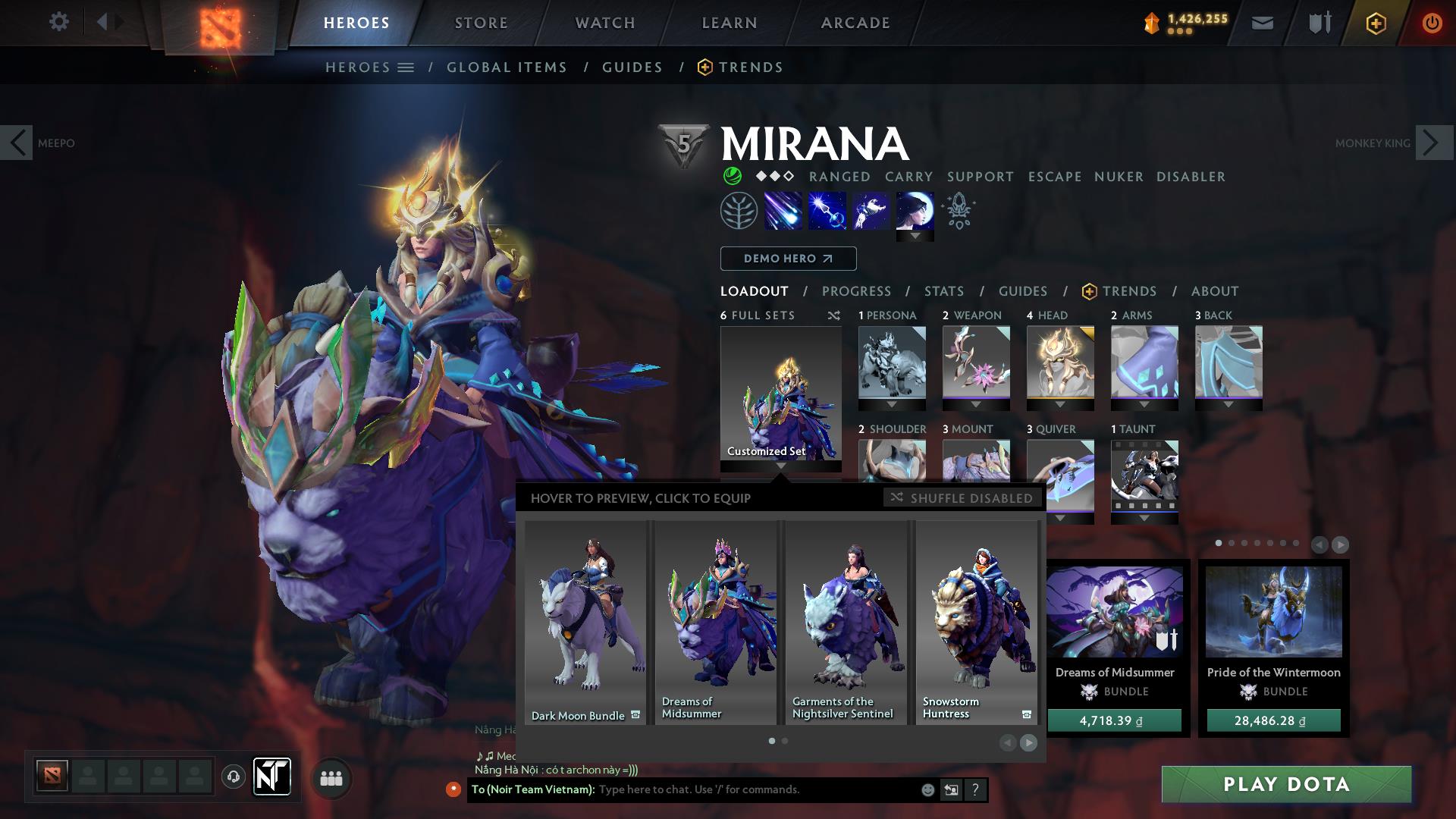Screen dimensions: 1456x819
Task: Click the power button icon
Action: click(1432, 22)
